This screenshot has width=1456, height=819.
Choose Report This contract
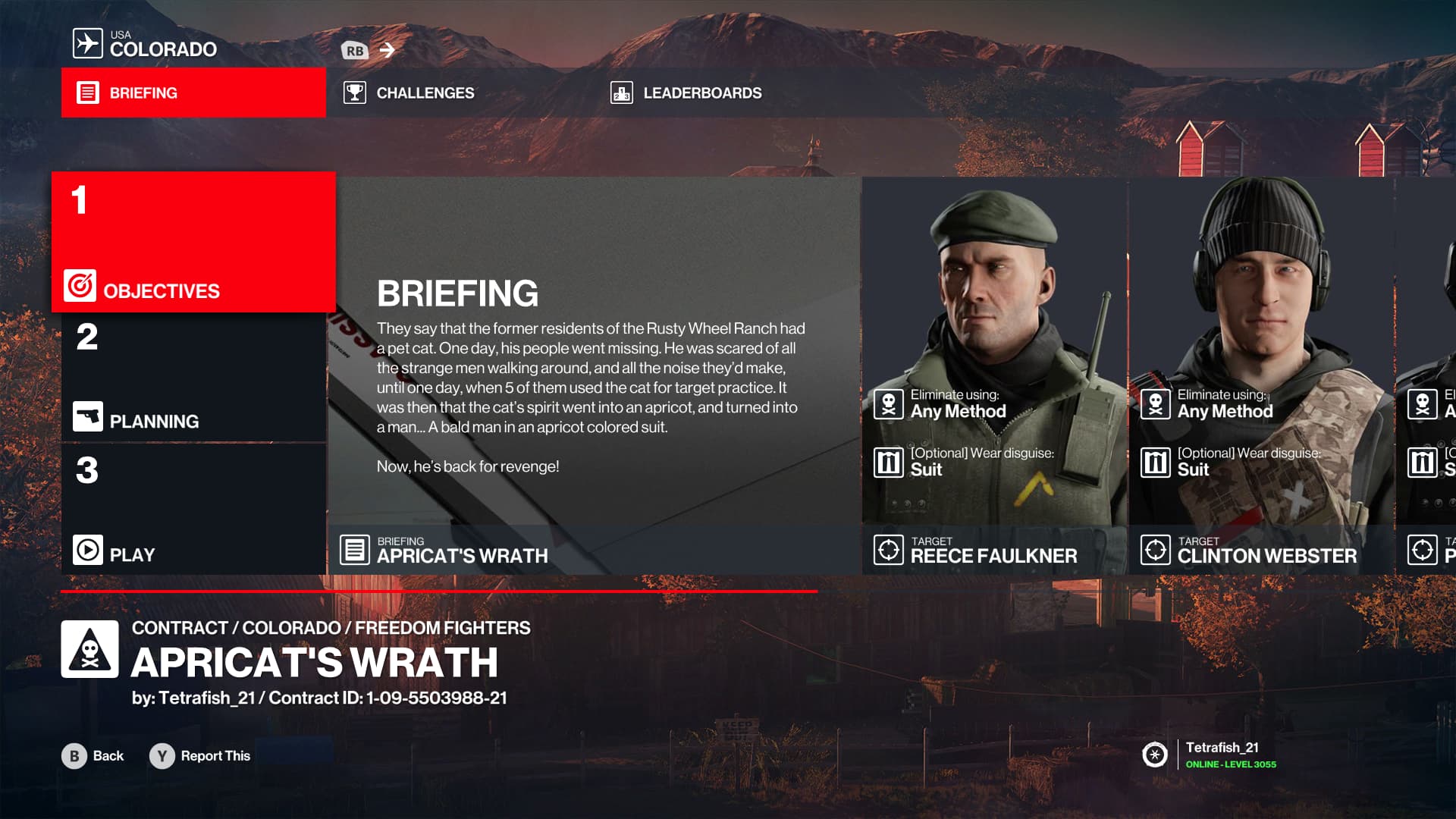click(x=200, y=756)
